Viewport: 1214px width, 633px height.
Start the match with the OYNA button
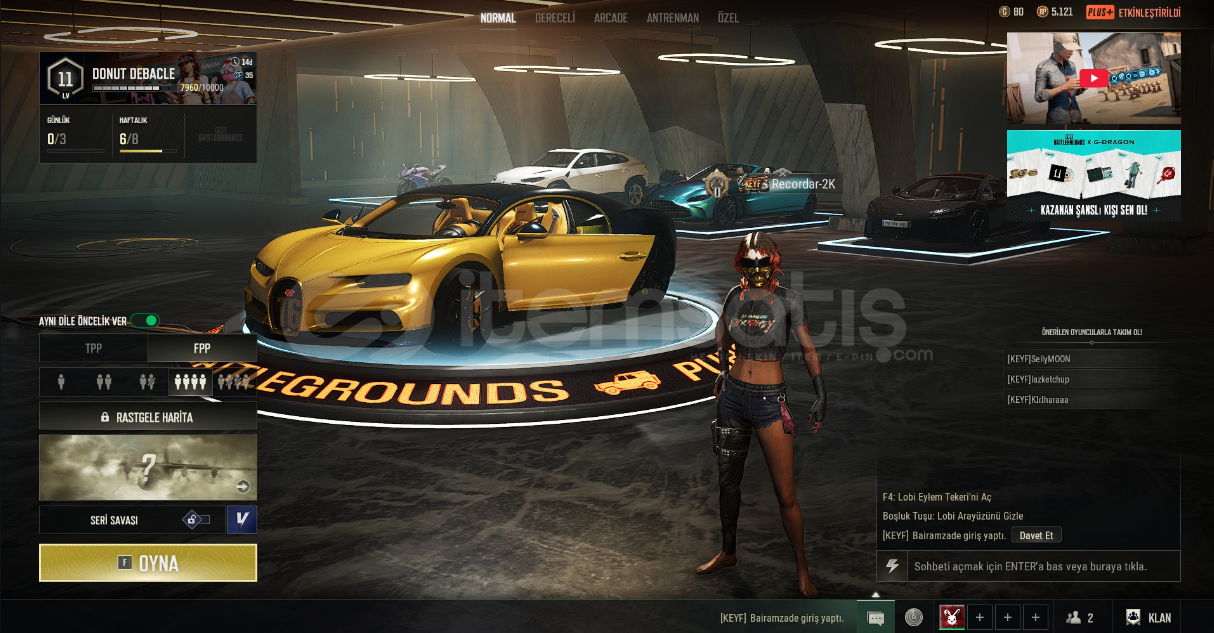[148, 563]
